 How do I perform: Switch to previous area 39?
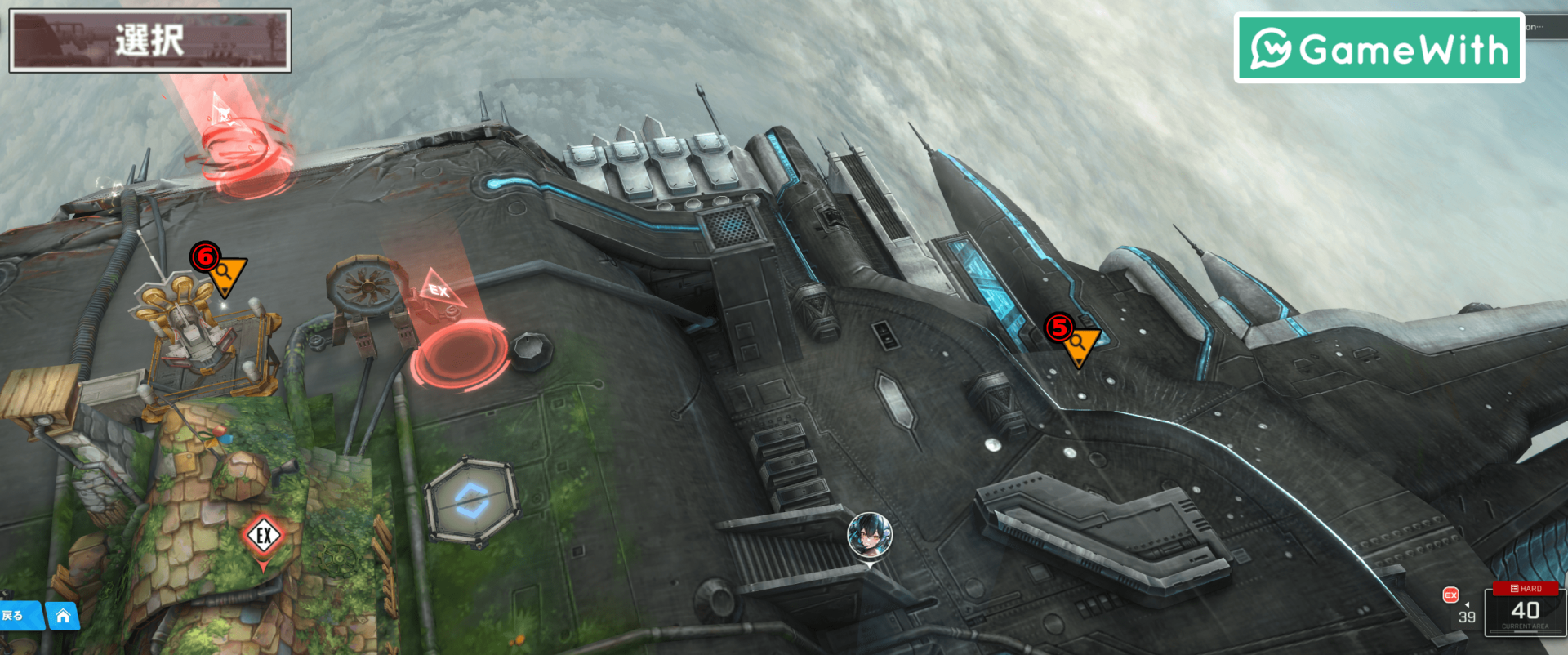1467,617
